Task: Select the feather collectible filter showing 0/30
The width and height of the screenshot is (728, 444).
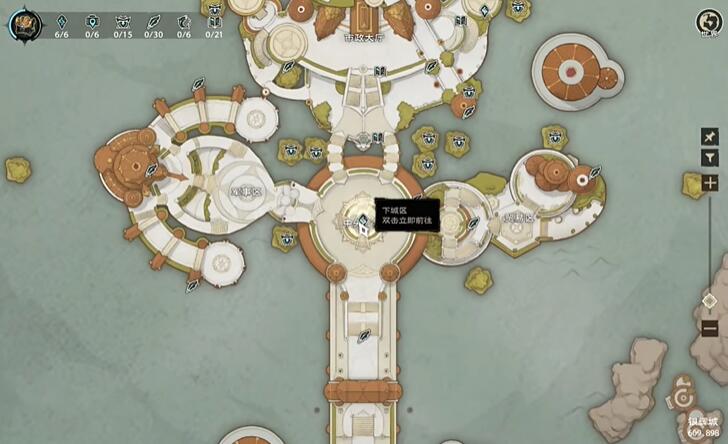Action: tap(153, 20)
